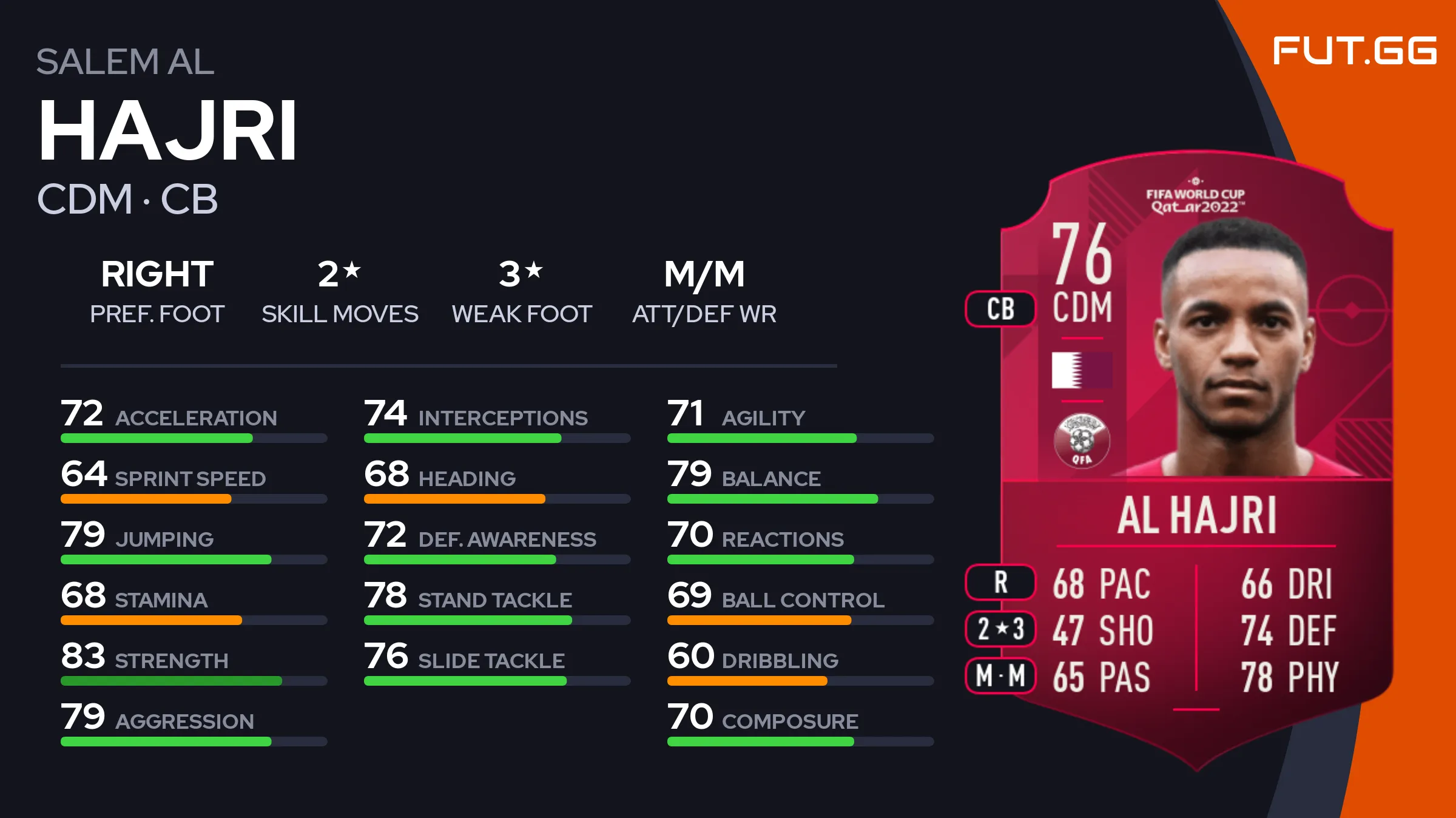Click the 2★3 skill moves badge
The image size is (1456, 818).
tap(1000, 629)
